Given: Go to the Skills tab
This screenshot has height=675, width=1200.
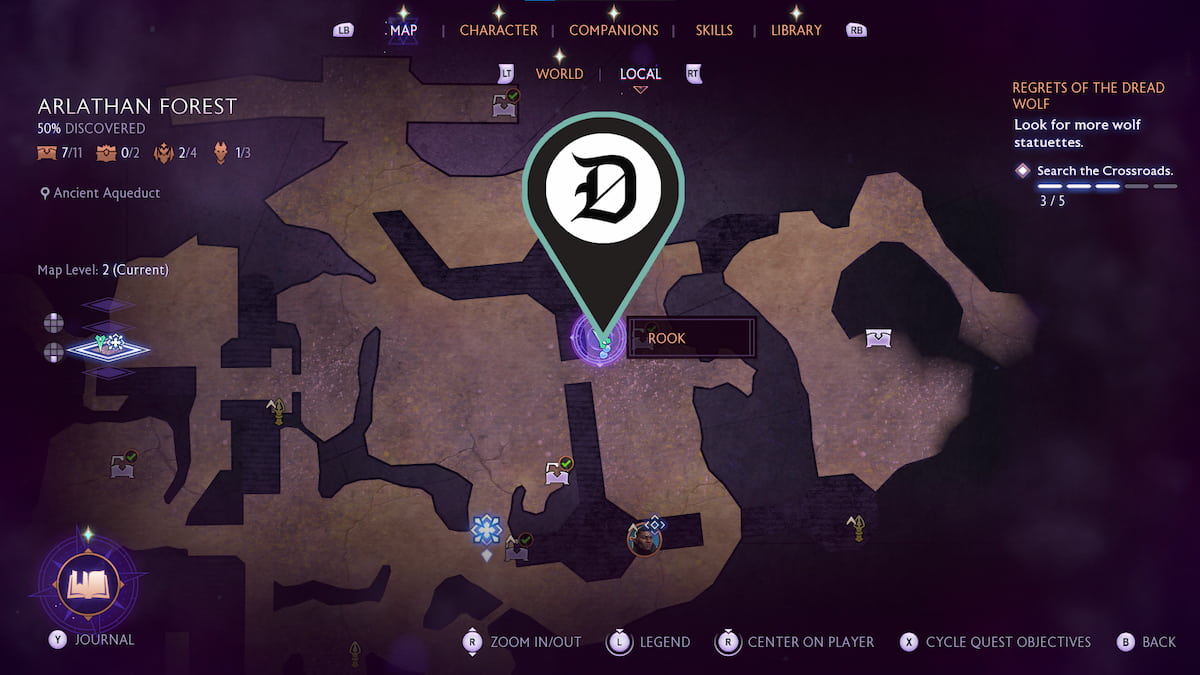Looking at the screenshot, I should point(714,30).
